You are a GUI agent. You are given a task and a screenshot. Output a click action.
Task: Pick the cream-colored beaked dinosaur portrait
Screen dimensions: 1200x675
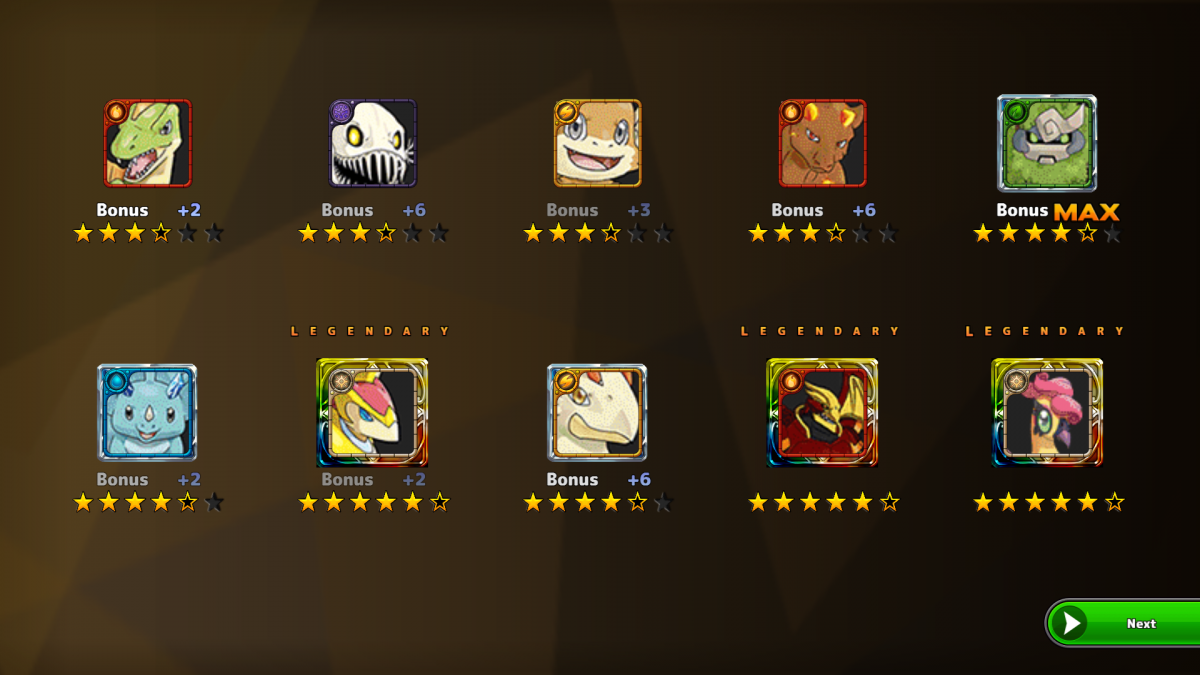click(x=597, y=412)
